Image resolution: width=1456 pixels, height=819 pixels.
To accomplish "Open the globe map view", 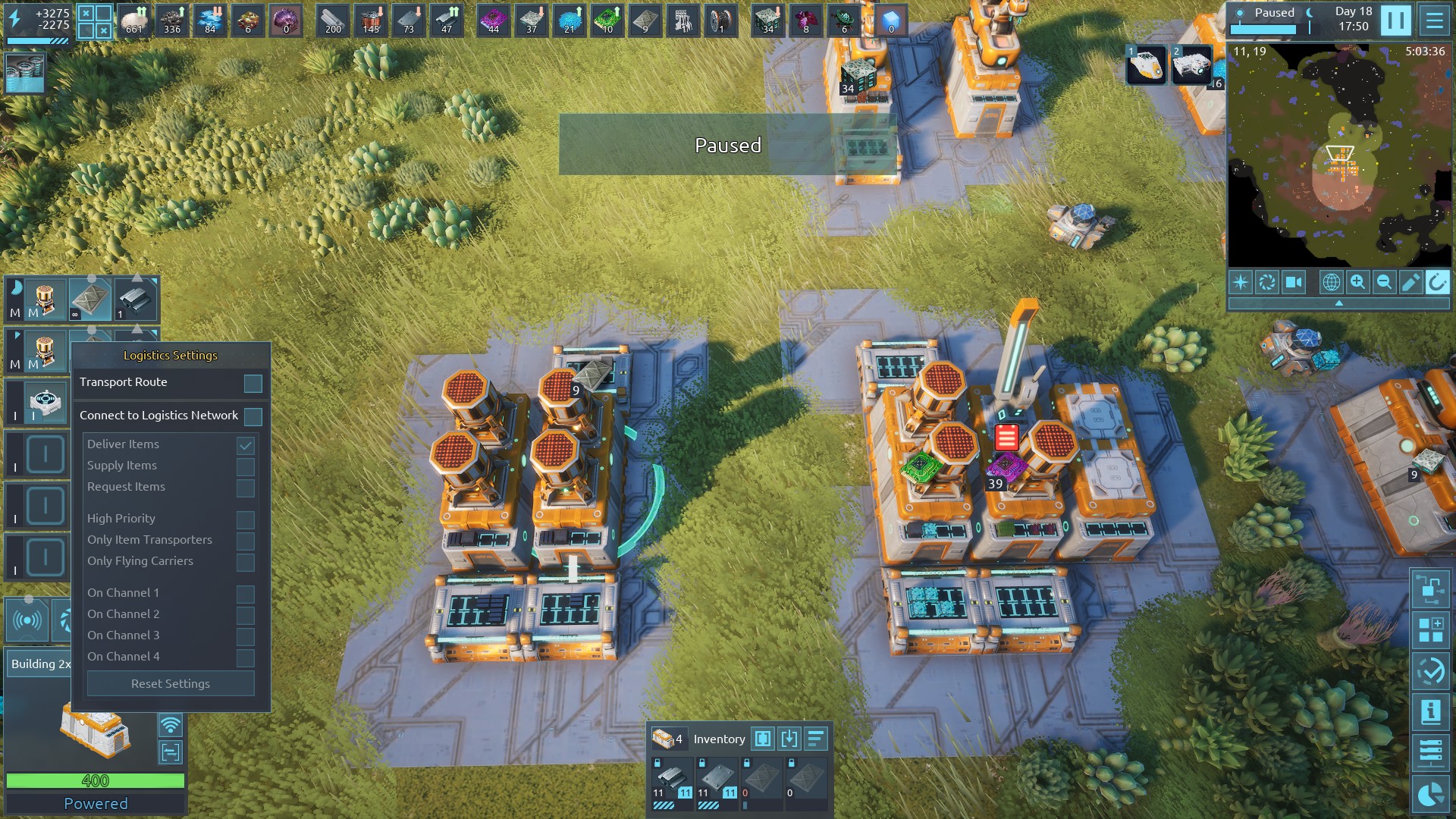I will click(x=1331, y=283).
